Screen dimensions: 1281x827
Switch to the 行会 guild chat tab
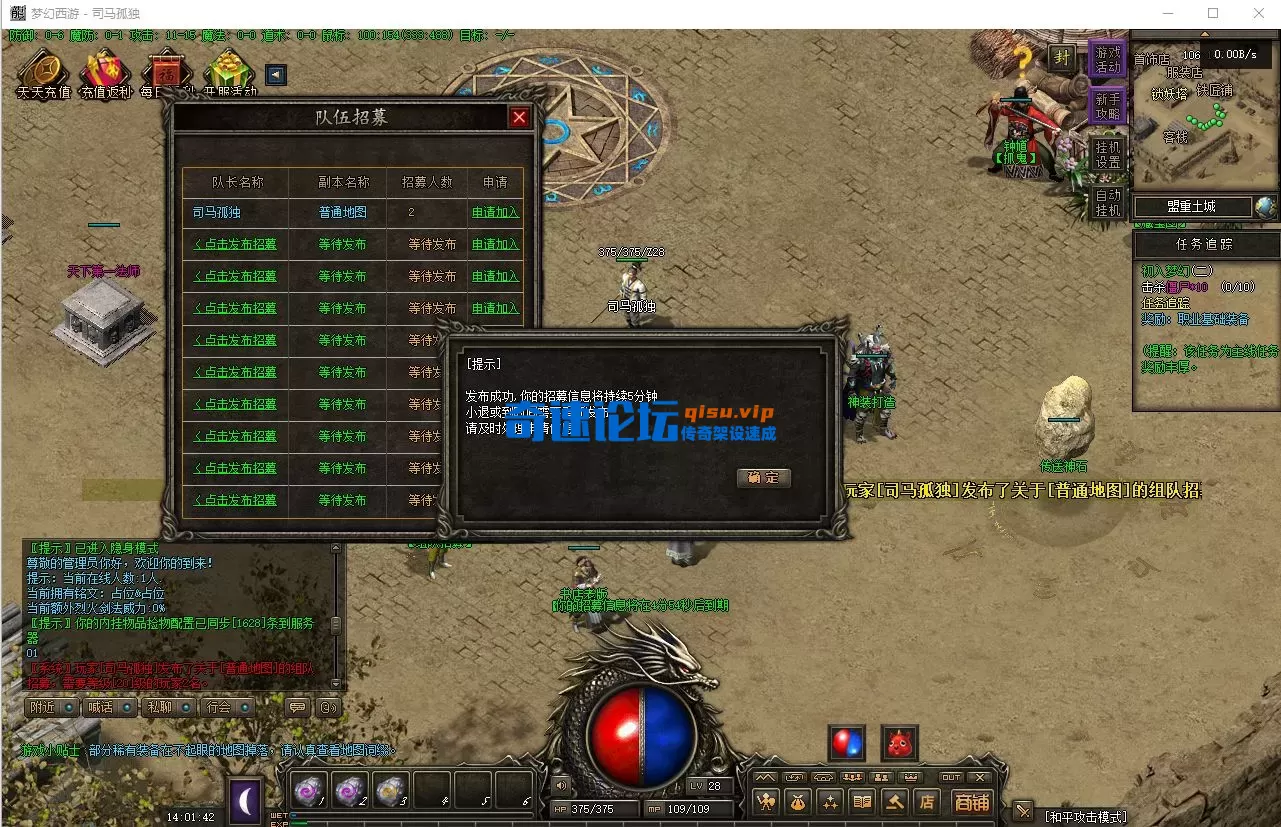[x=218, y=706]
